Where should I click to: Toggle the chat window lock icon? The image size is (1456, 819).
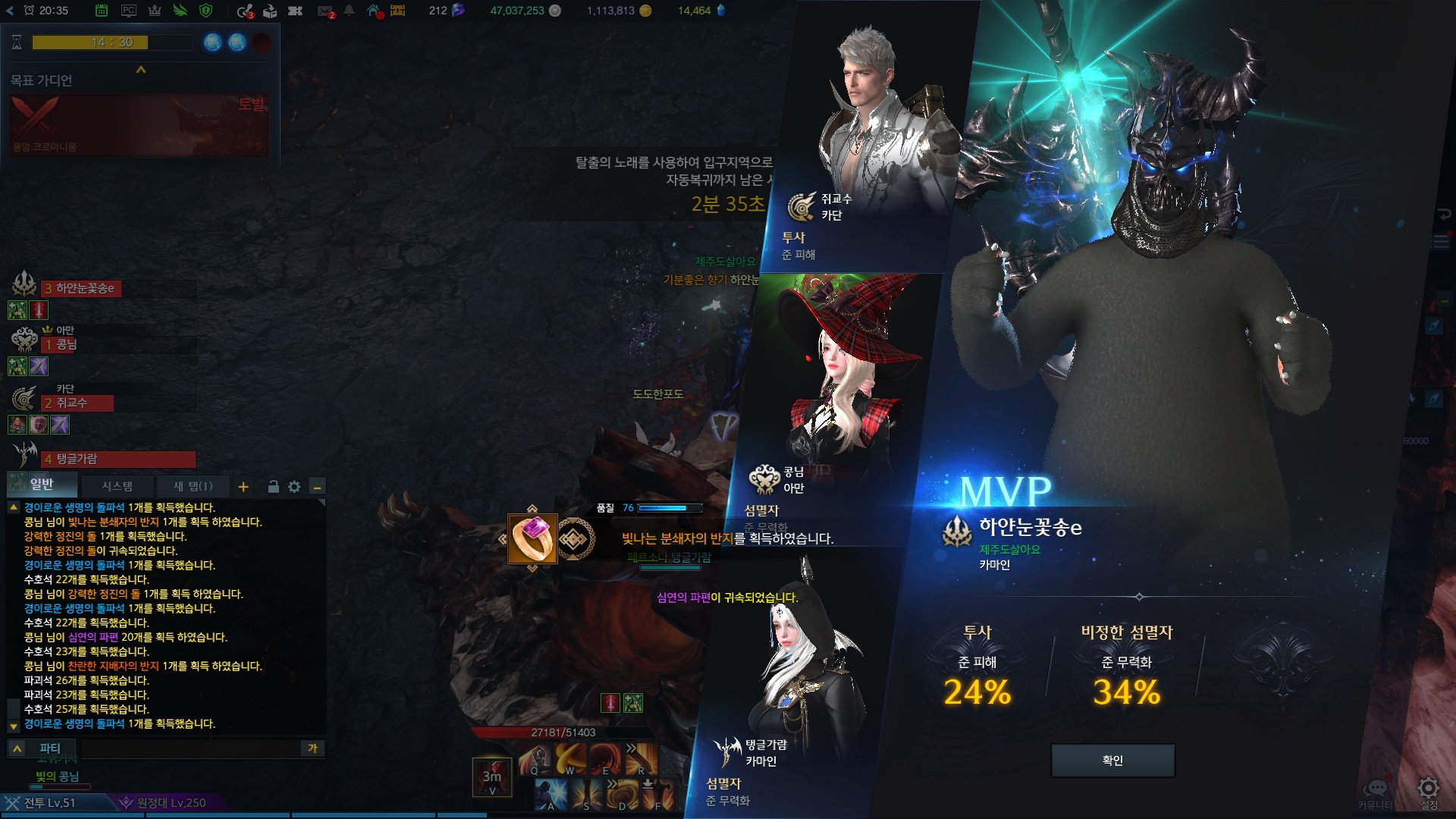coord(273,487)
